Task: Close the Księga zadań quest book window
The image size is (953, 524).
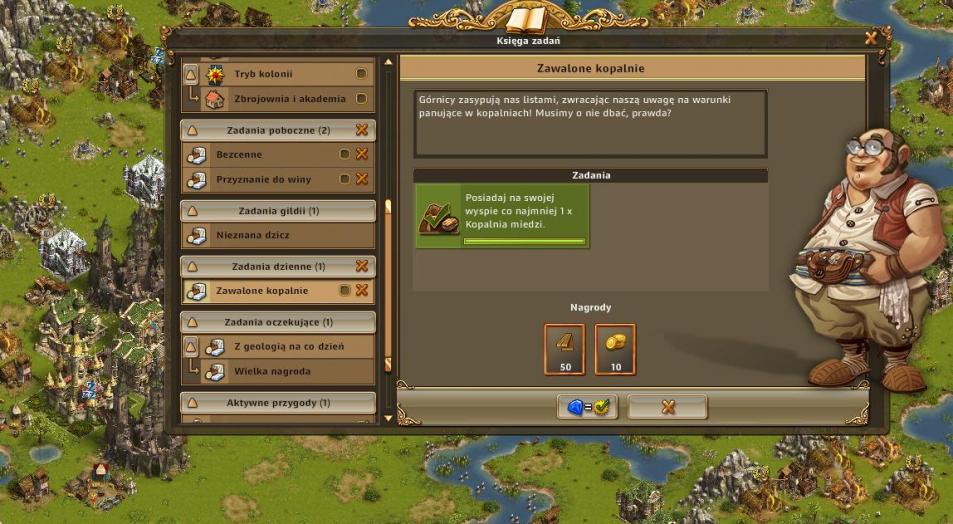Action: (871, 38)
